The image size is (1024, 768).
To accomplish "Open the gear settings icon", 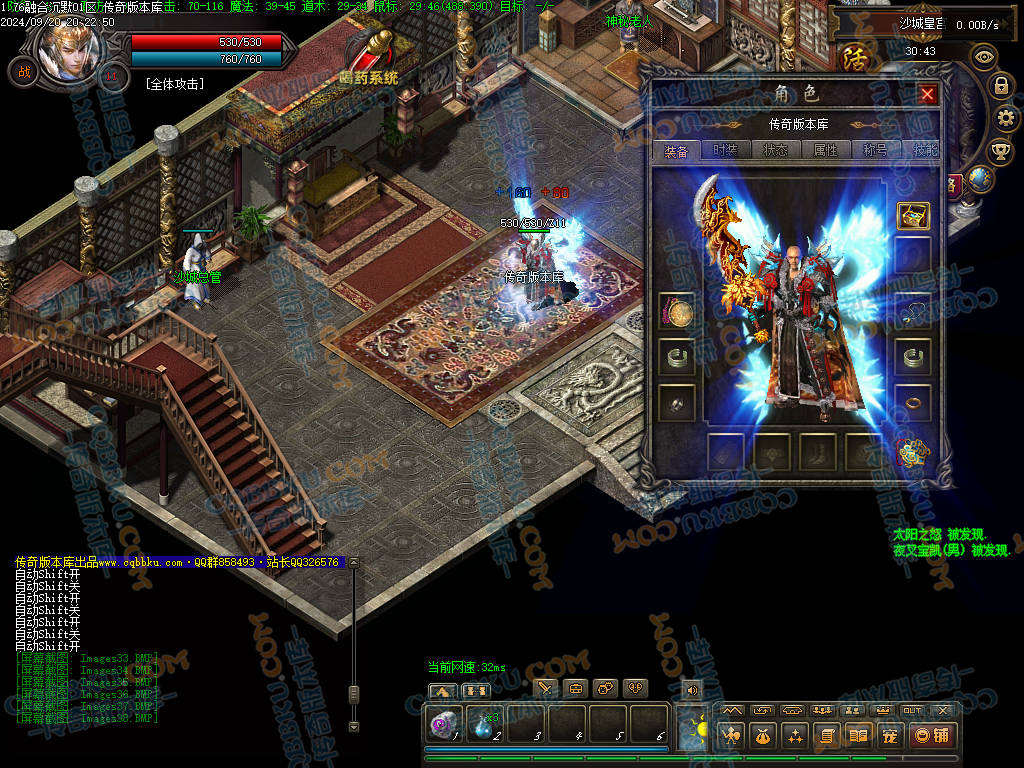I will (1006, 119).
